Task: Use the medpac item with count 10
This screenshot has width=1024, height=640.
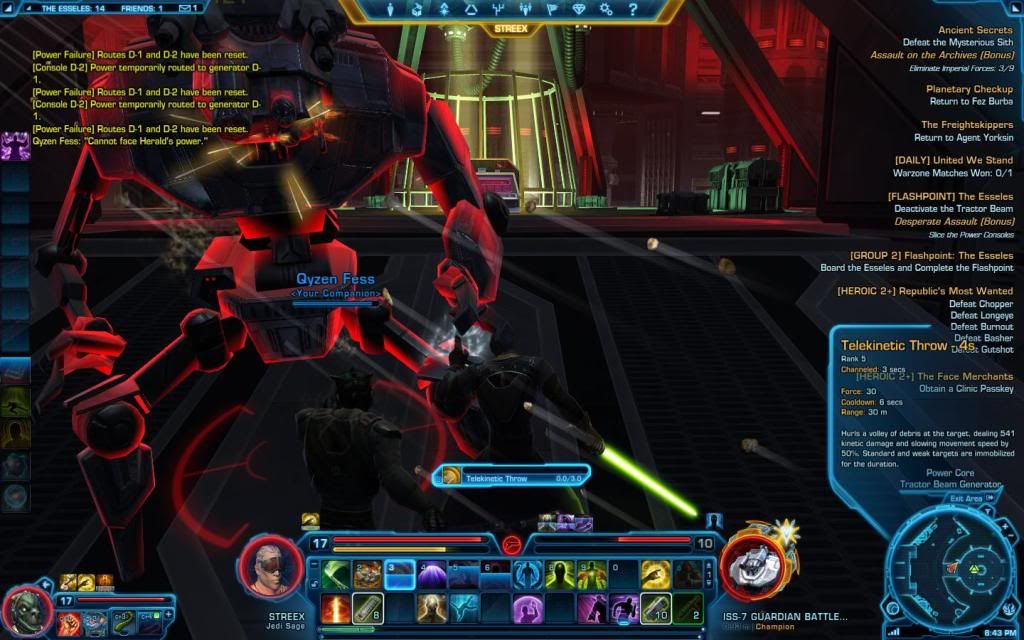Action: tap(656, 607)
